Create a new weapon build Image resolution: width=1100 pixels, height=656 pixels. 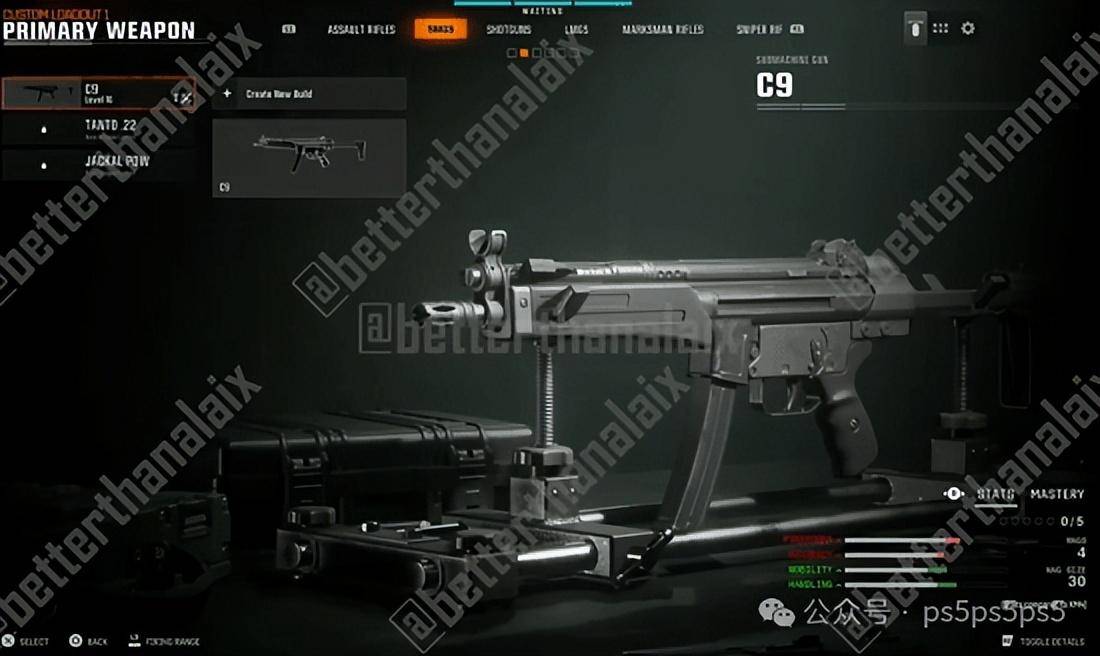click(x=309, y=94)
